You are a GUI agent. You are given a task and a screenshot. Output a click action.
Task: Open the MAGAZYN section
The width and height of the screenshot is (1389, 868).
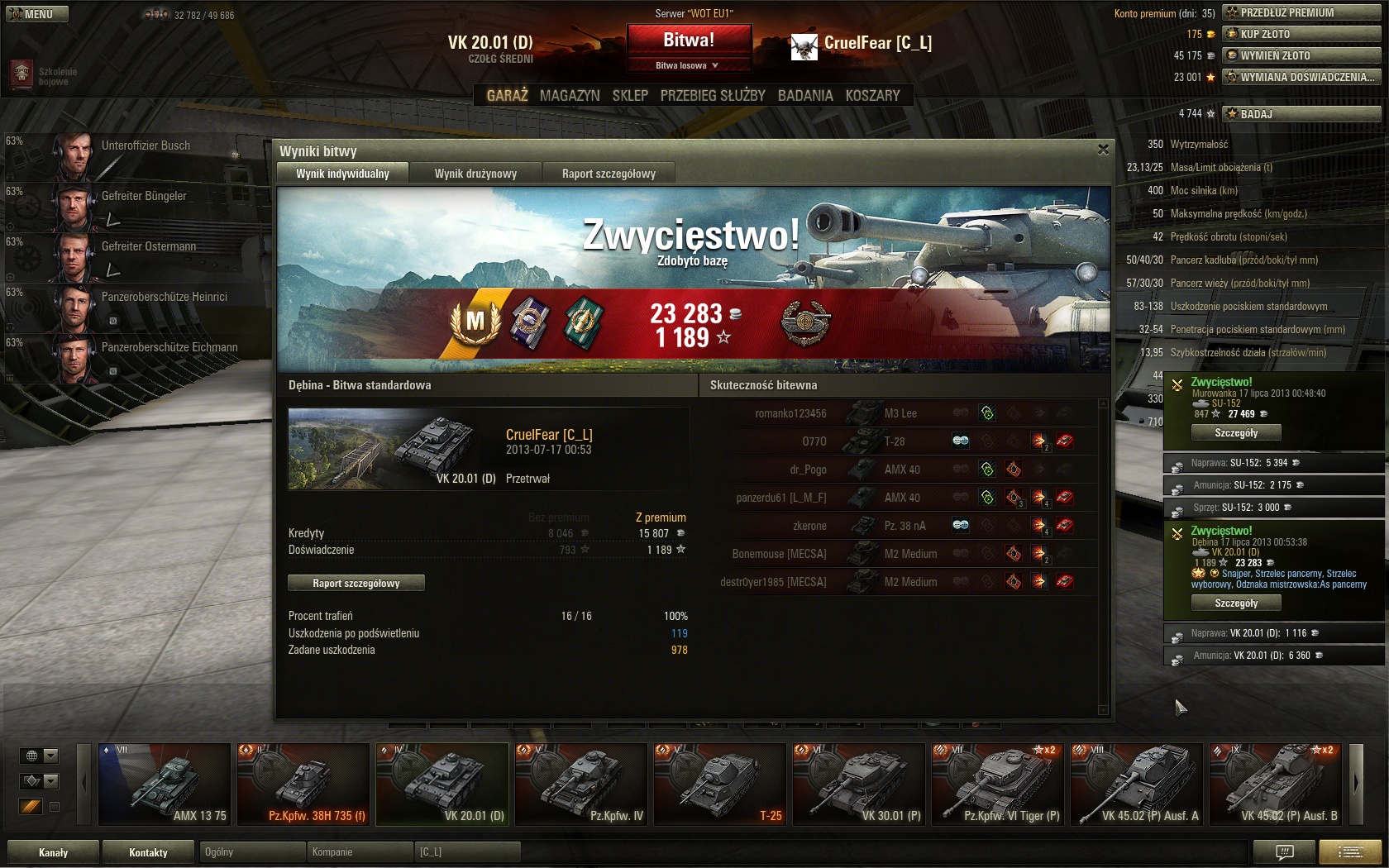click(570, 96)
